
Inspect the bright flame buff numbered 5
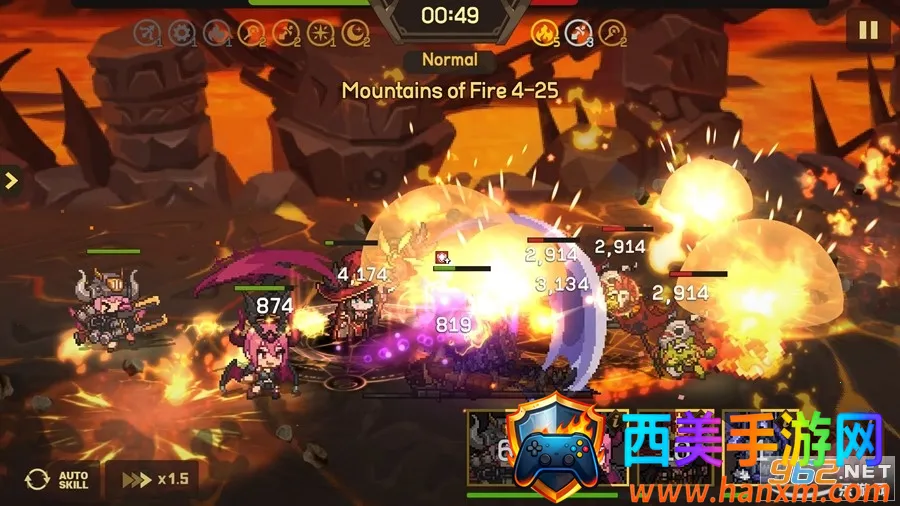pos(544,34)
